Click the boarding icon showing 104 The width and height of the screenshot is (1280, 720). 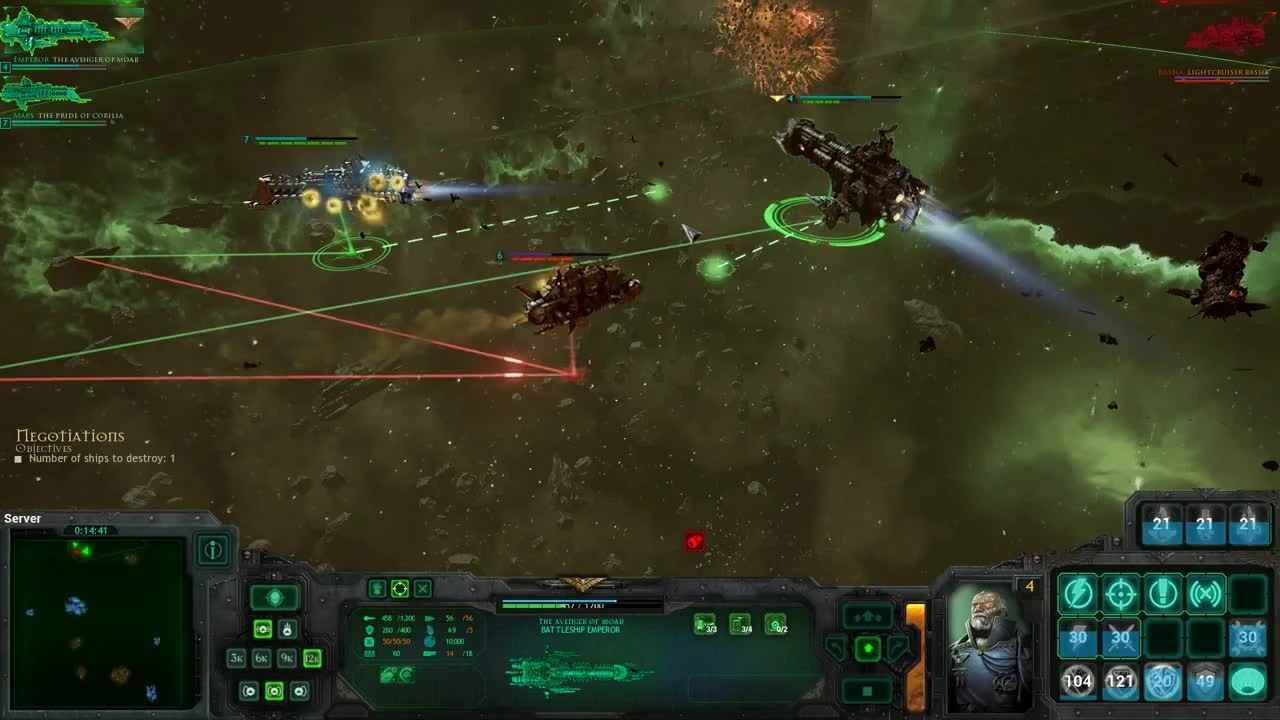1079,681
